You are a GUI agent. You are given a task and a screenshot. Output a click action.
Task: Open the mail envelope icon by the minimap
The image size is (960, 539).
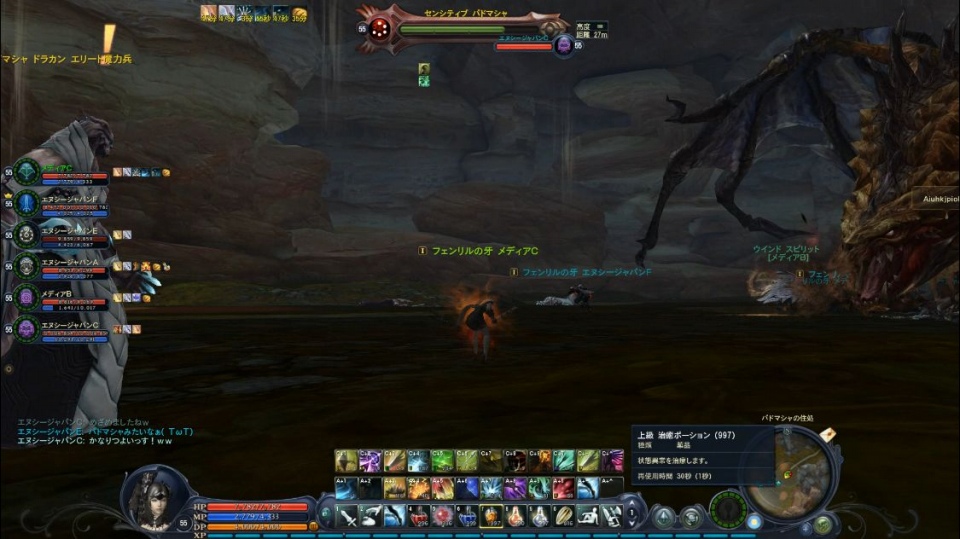pyautogui.click(x=828, y=434)
